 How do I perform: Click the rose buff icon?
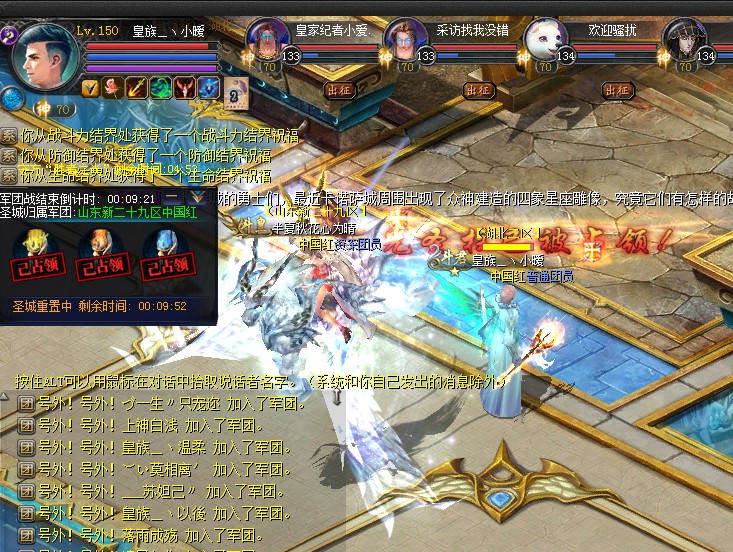113,88
